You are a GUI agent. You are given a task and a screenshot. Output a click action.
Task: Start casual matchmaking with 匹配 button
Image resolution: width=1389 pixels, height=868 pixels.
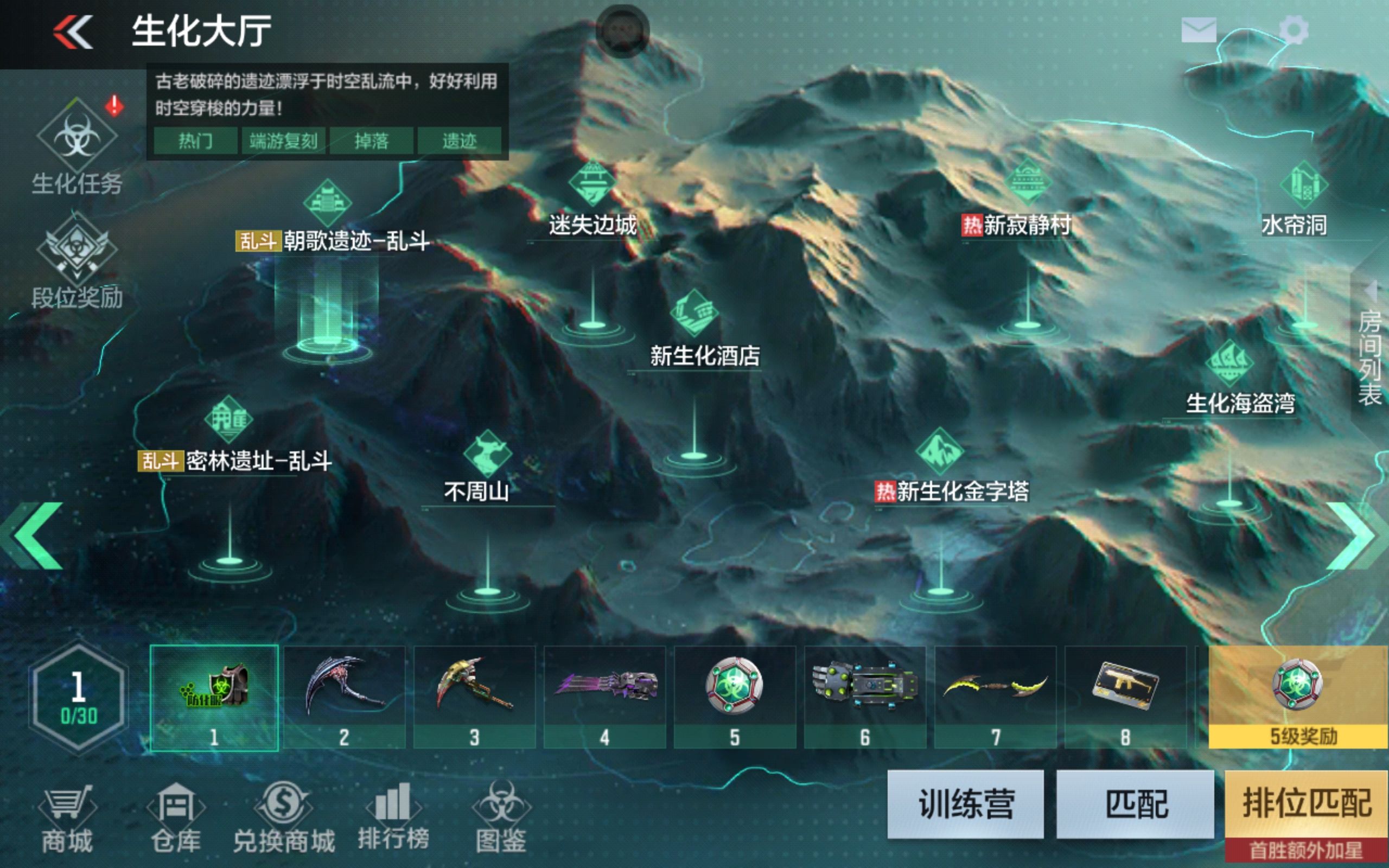click(x=1135, y=803)
